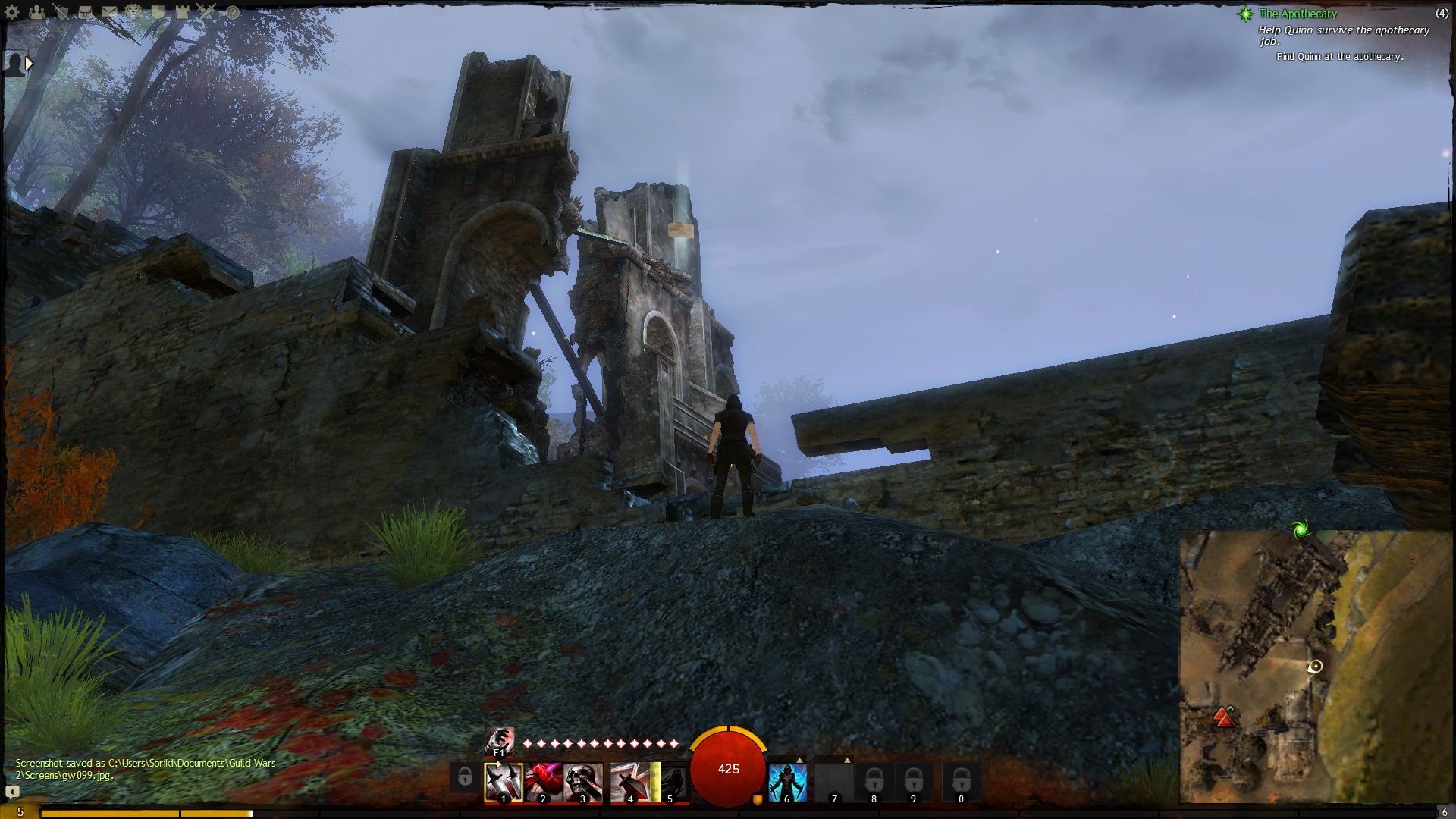The image size is (1456, 819).
Task: Open the inventory bag icon
Action: [x=85, y=12]
